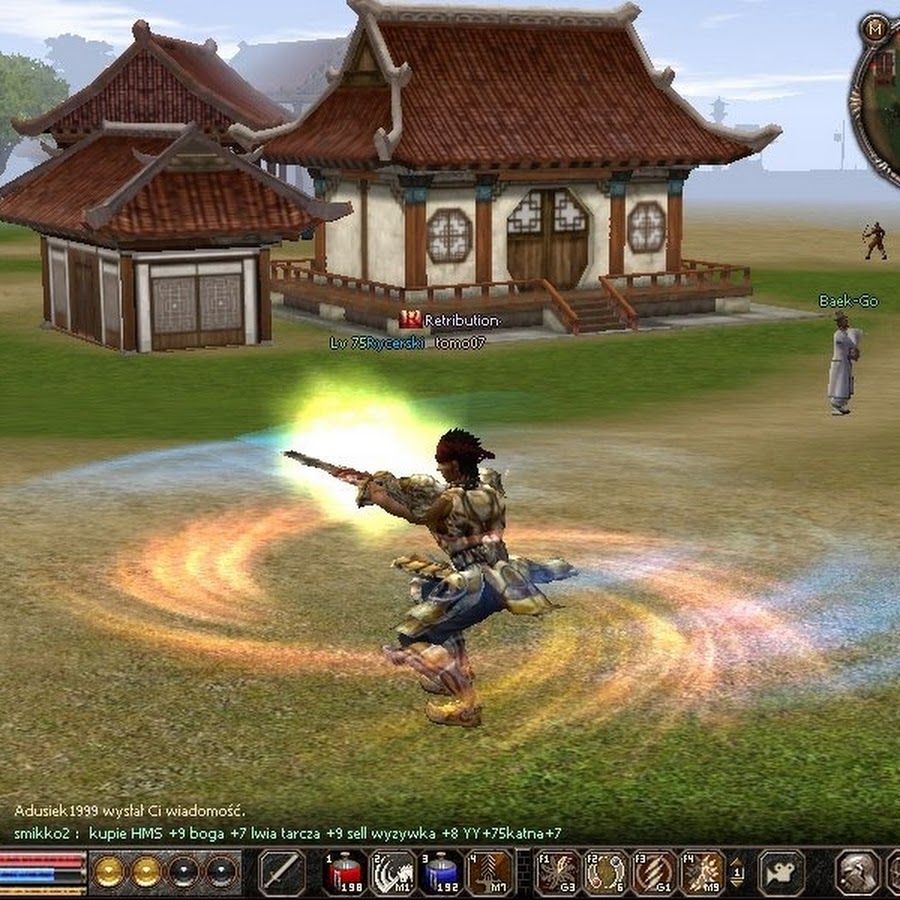The width and height of the screenshot is (900, 900).
Task: Trigger the F2 ring skill
Action: point(605,873)
